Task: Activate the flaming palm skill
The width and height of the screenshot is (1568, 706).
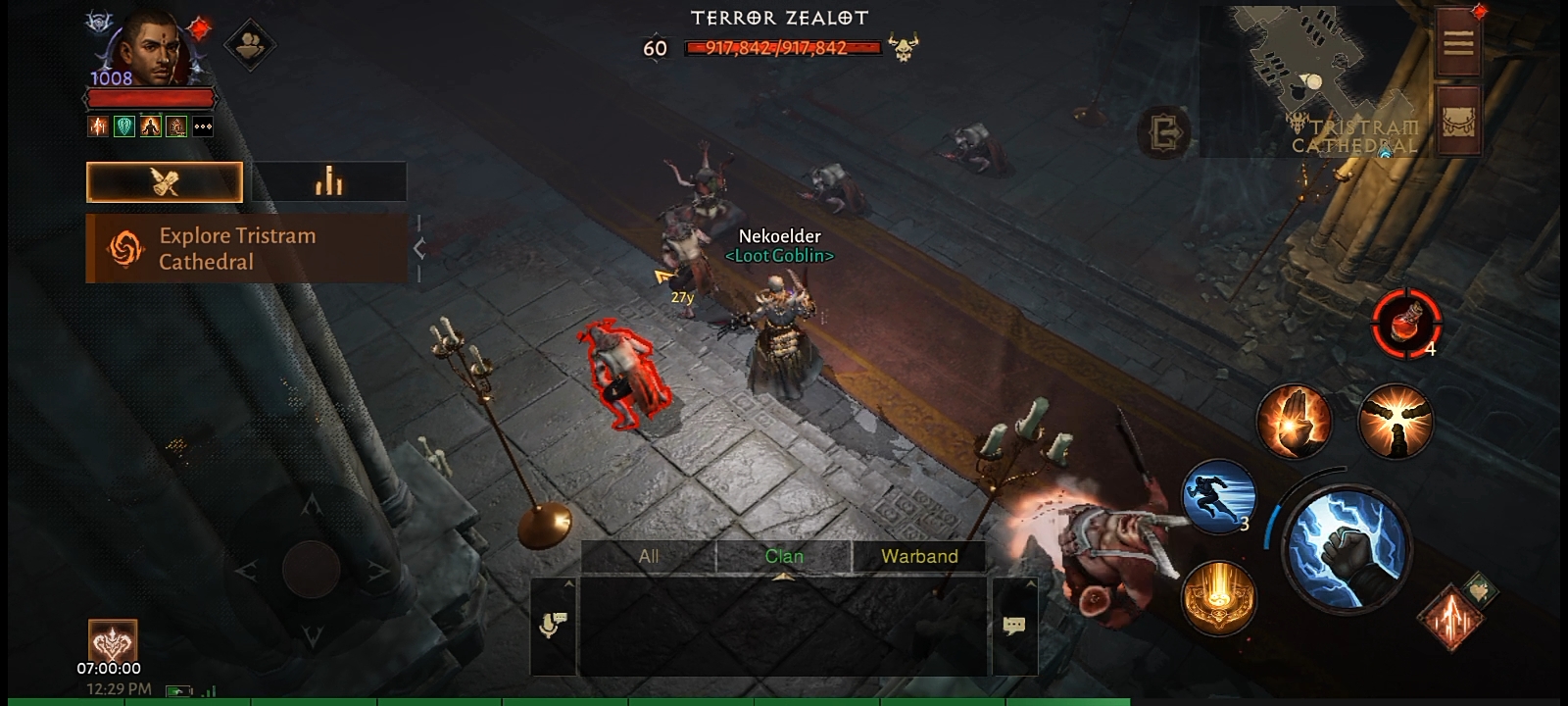Action: (1294, 422)
